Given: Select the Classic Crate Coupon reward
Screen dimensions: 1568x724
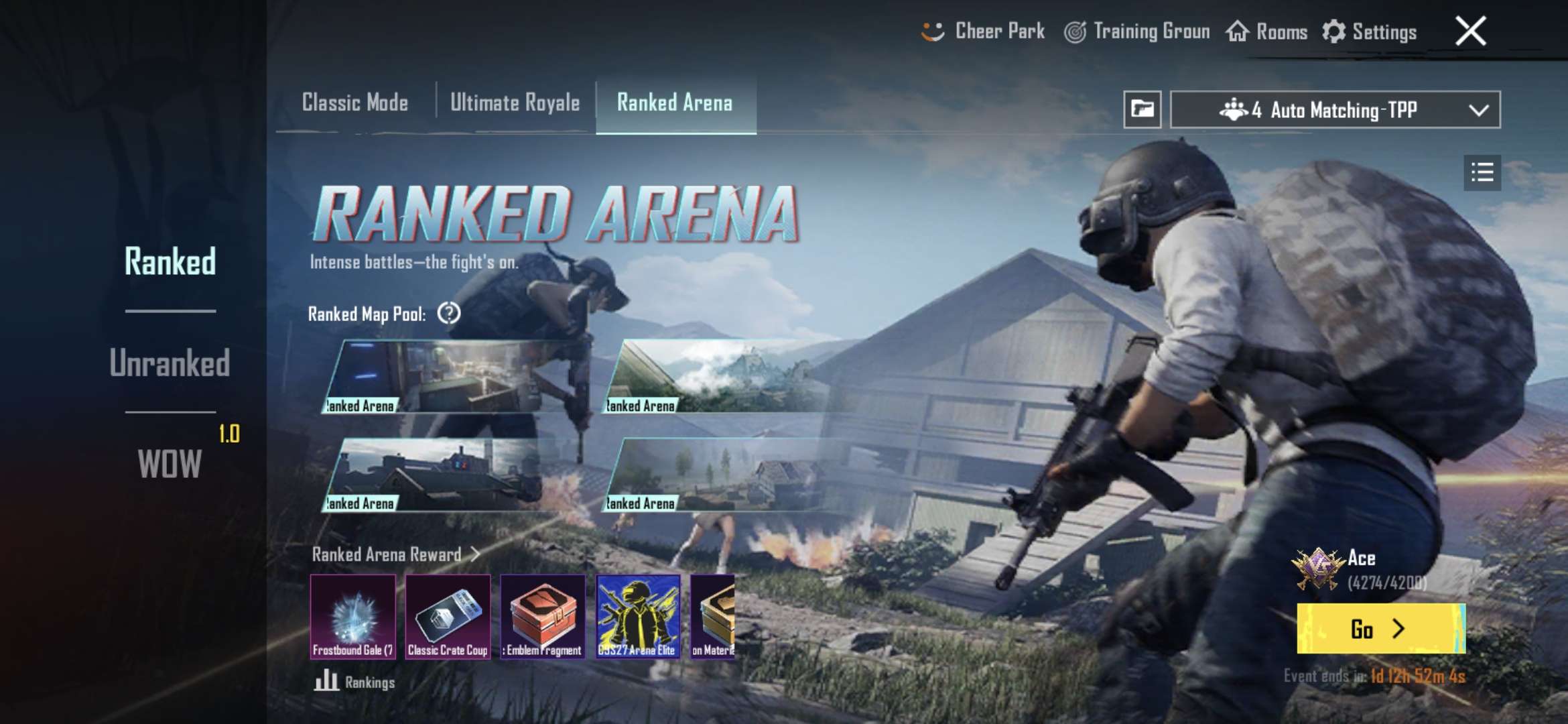Looking at the screenshot, I should (x=448, y=617).
